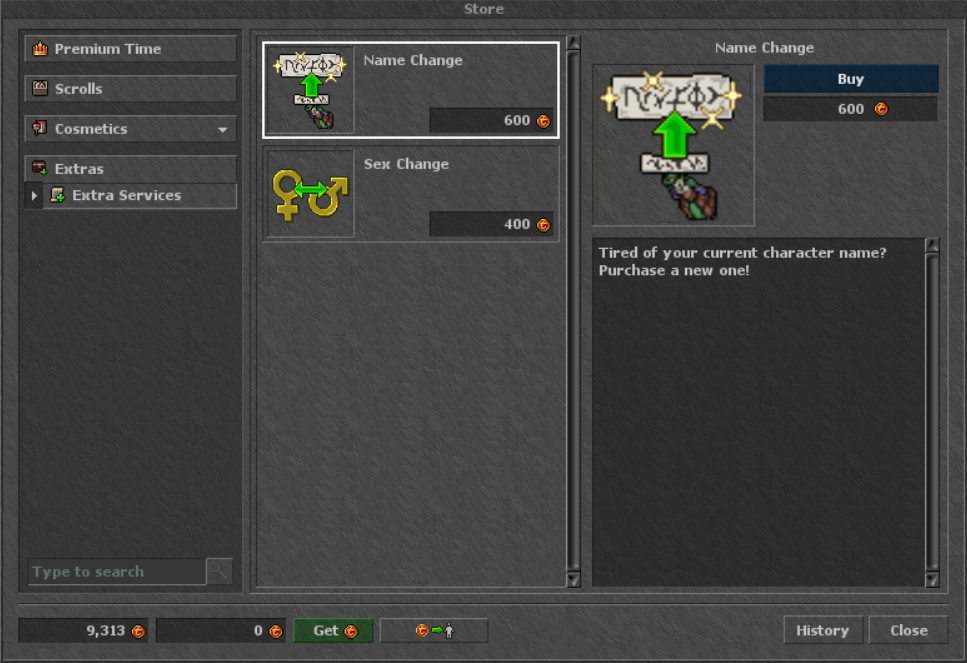Expand the Cosmetics category dropdown
Viewport: 967px width, 663px height.
(130, 129)
